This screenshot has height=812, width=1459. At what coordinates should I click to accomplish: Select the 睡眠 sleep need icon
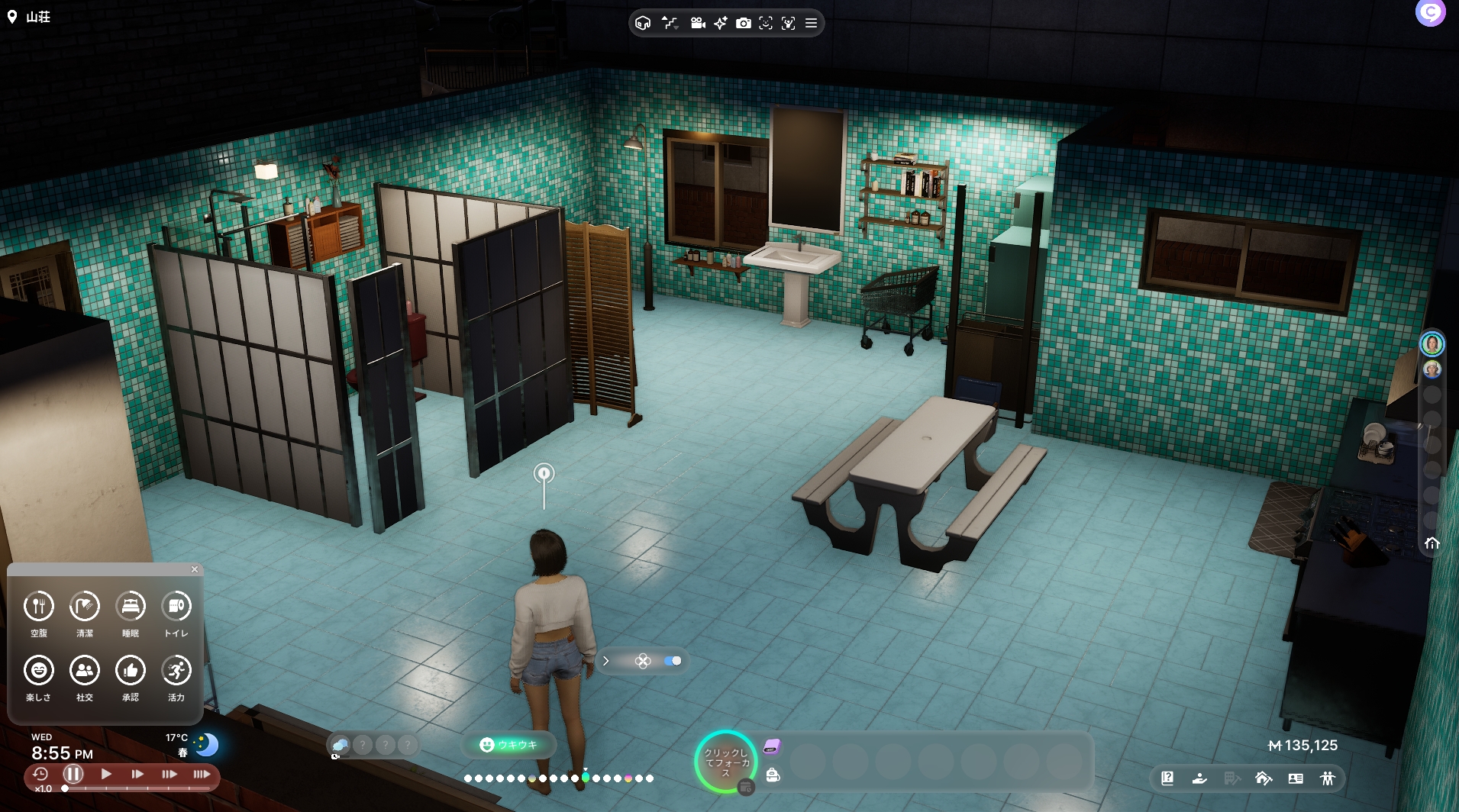[131, 607]
